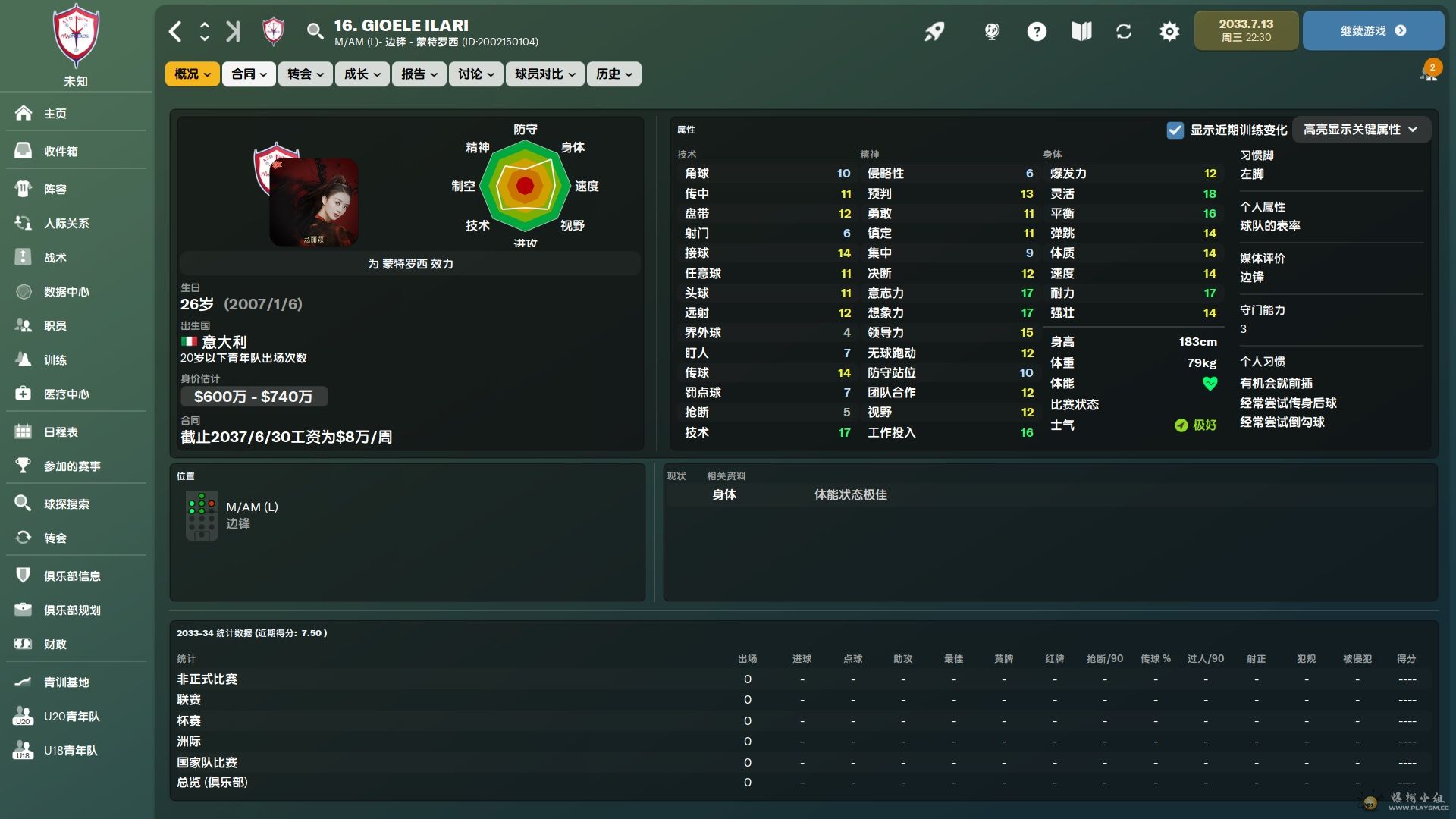Open 收件箱 inbox
Image resolution: width=1456 pixels, height=819 pixels.
point(61,151)
